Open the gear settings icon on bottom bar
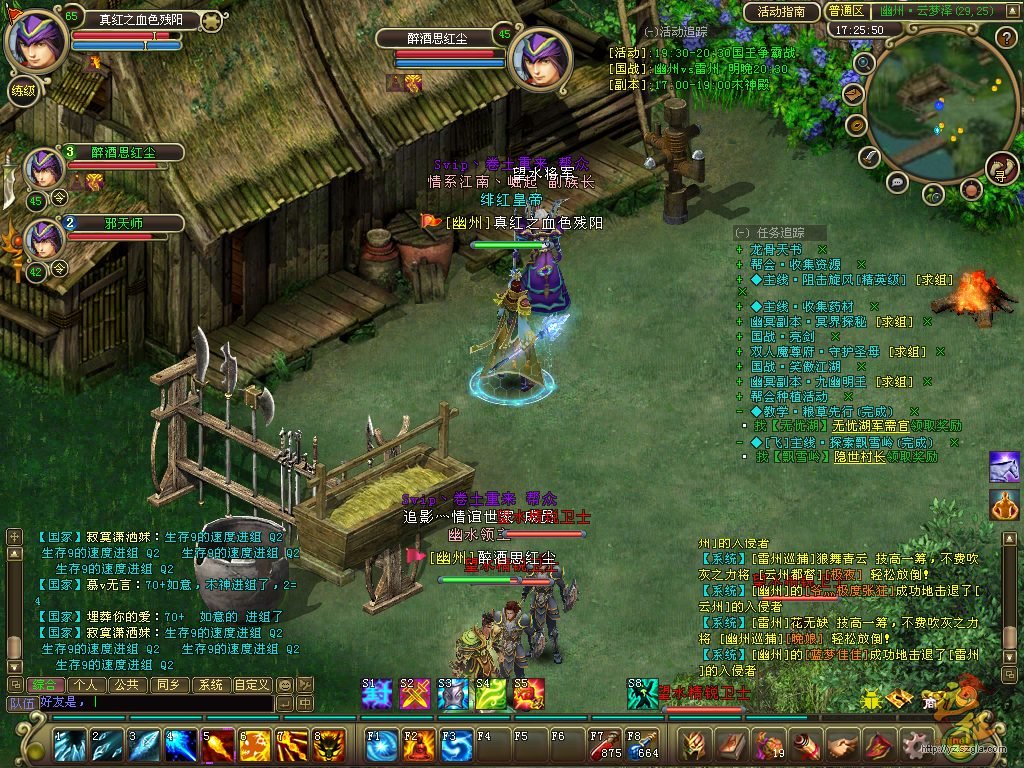1024x768 pixels. coord(914,745)
